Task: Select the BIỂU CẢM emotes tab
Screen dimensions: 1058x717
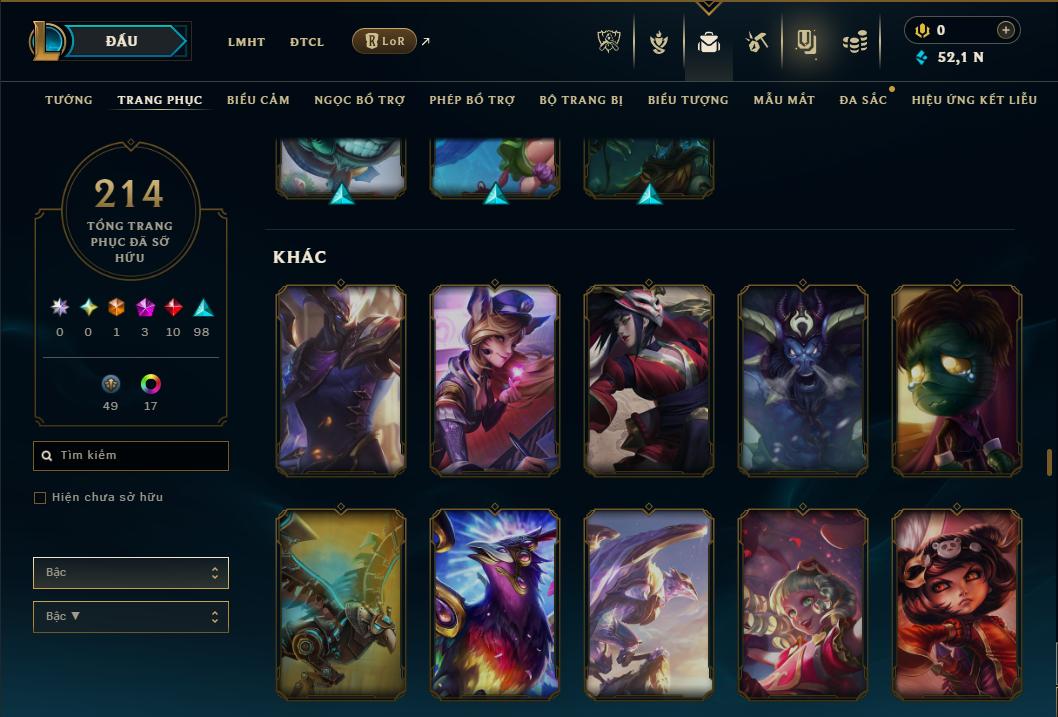Action: (x=258, y=100)
